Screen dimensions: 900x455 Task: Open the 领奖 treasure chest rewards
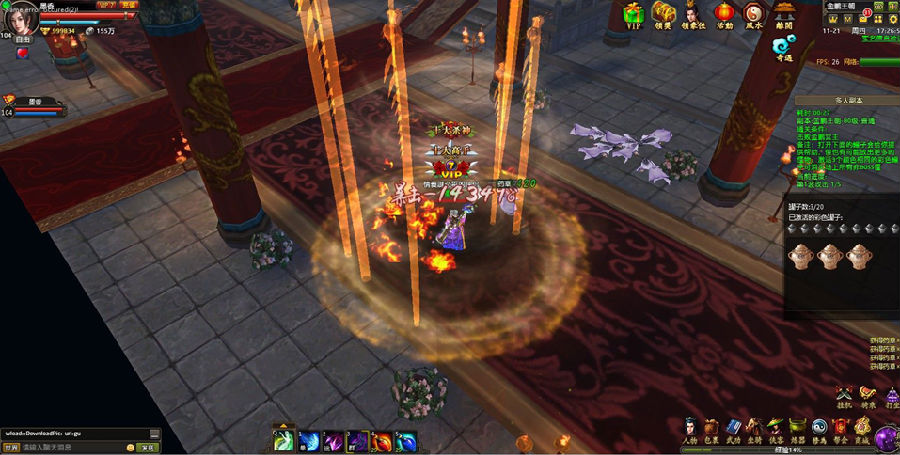pos(662,13)
